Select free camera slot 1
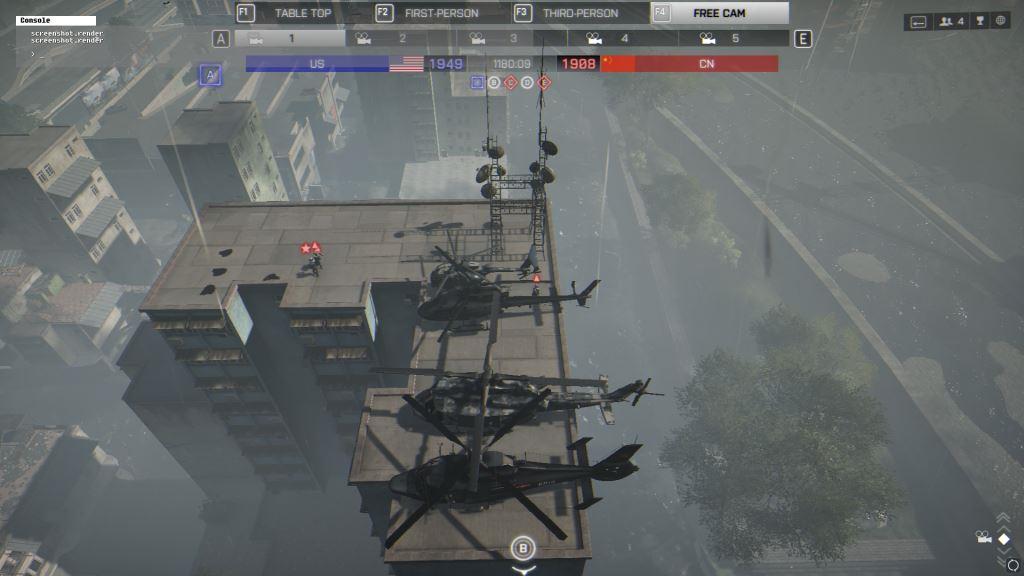The image size is (1024, 576). 290,39
